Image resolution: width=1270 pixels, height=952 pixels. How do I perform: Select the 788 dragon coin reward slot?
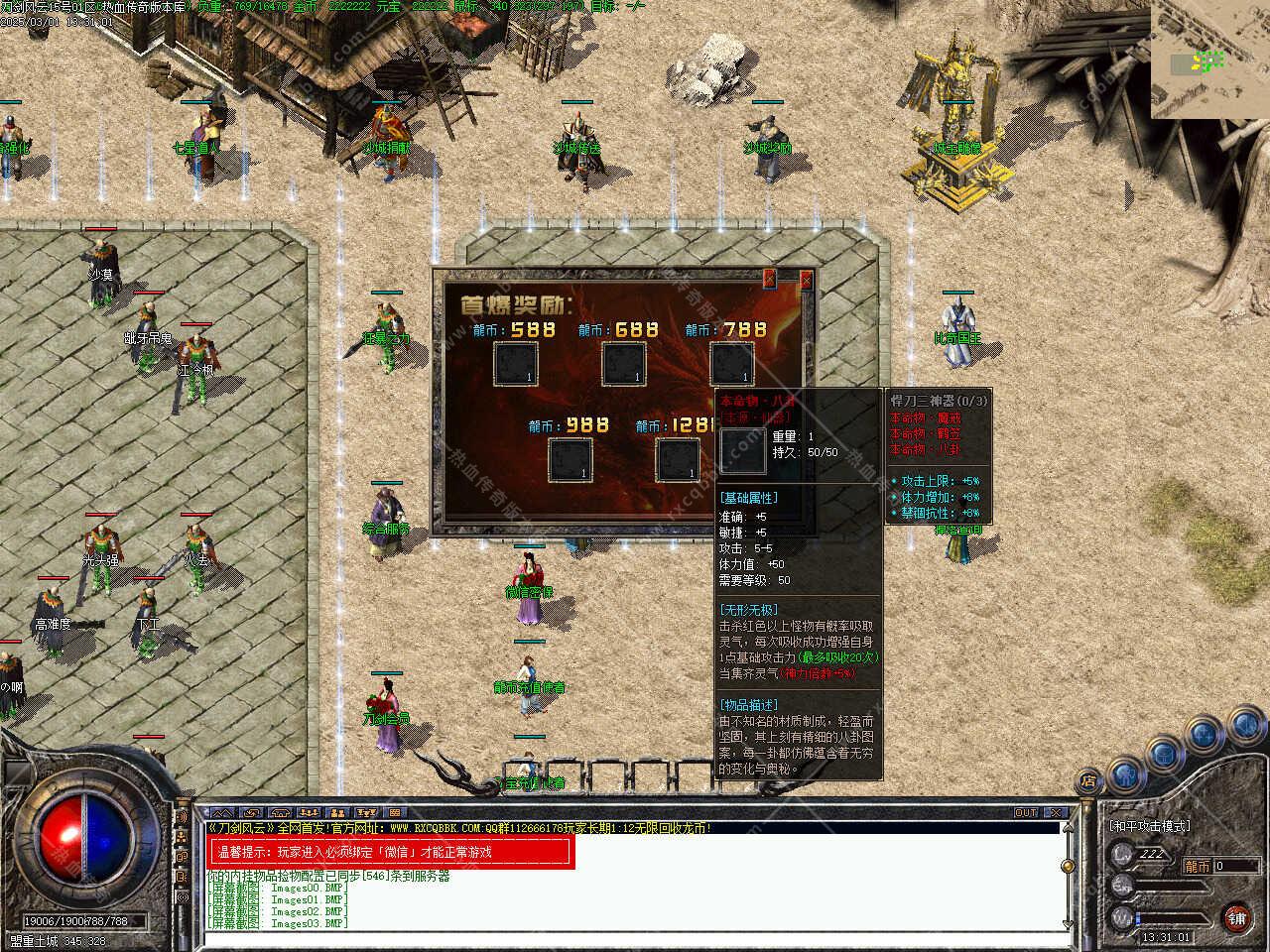pos(731,363)
